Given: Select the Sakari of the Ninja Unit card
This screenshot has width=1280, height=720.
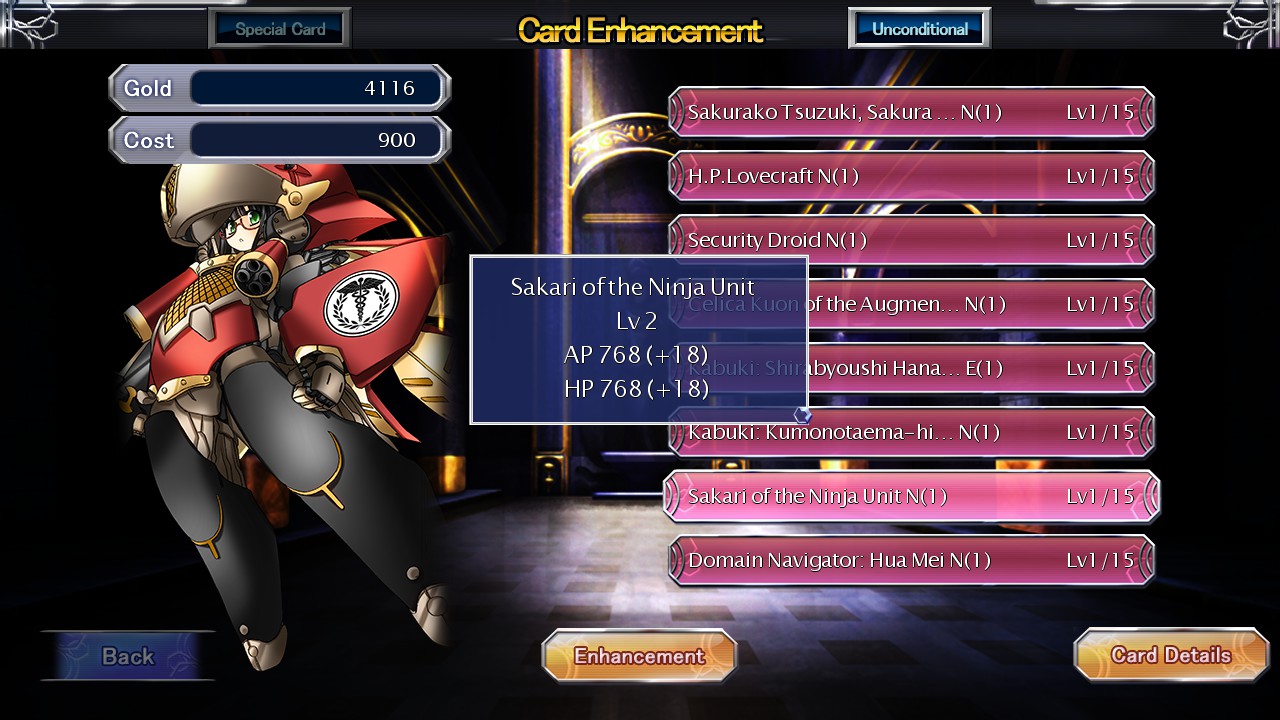Looking at the screenshot, I should 911,495.
